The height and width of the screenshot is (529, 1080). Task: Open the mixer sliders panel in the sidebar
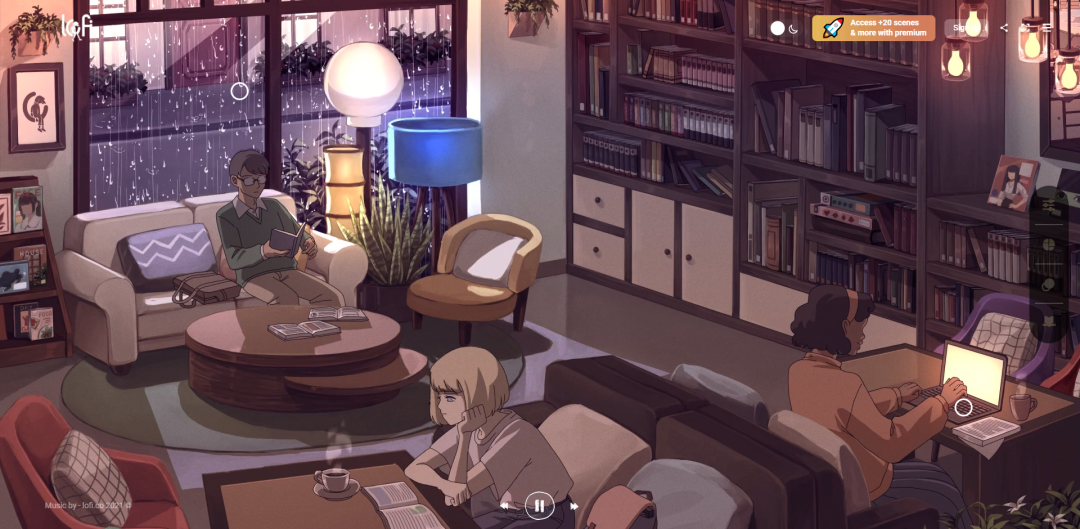coord(1049,205)
